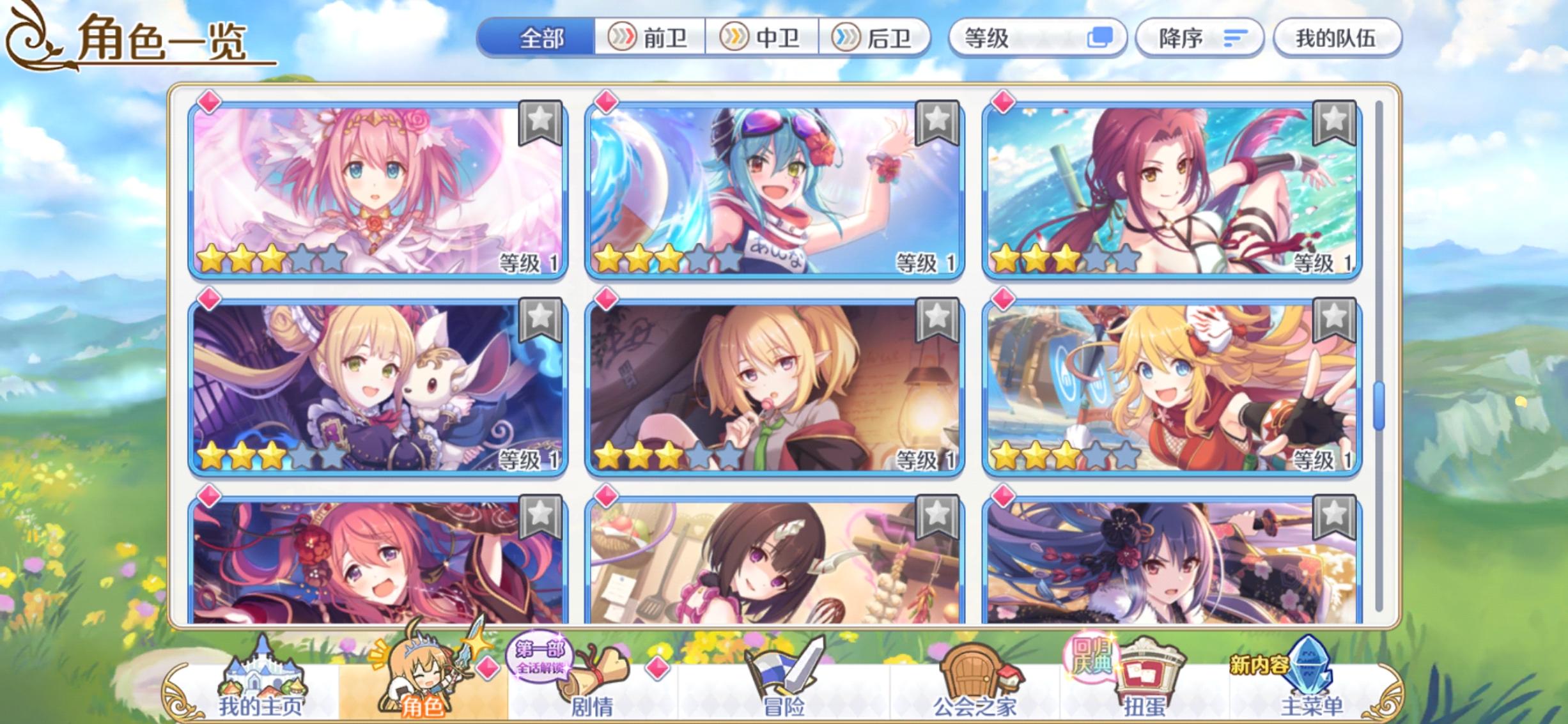Select the 中卫 filter
This screenshot has height=724, width=1568.
(x=759, y=37)
